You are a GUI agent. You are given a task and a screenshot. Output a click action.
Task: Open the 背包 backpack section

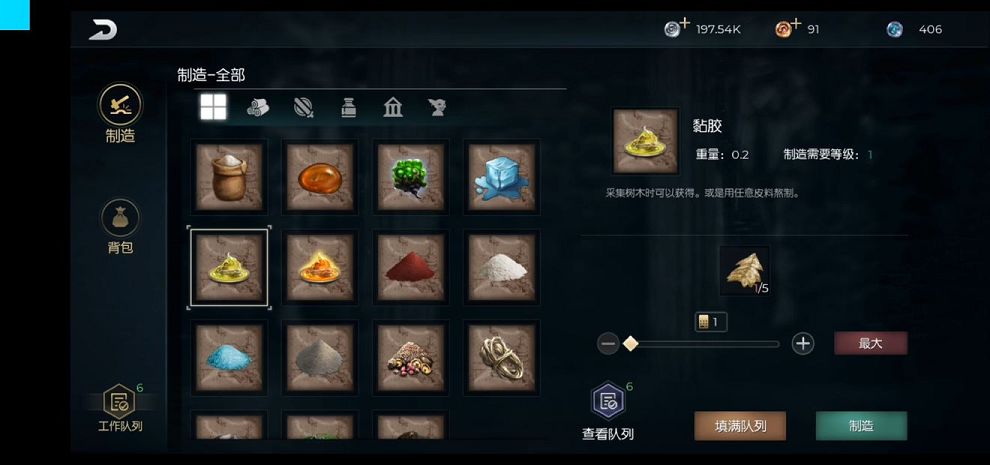[120, 225]
